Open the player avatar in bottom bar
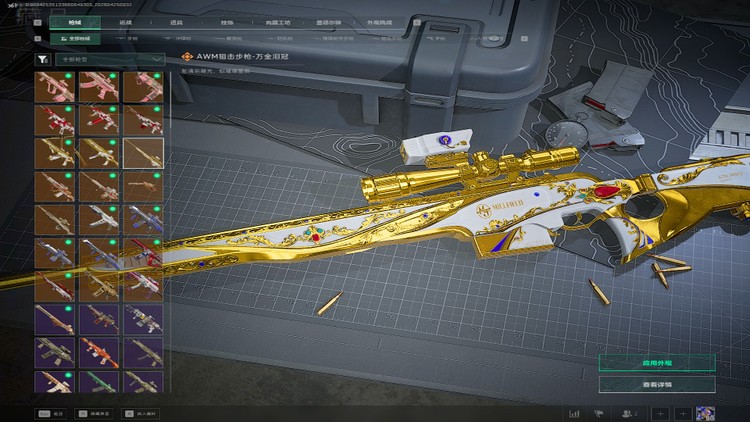 point(705,412)
